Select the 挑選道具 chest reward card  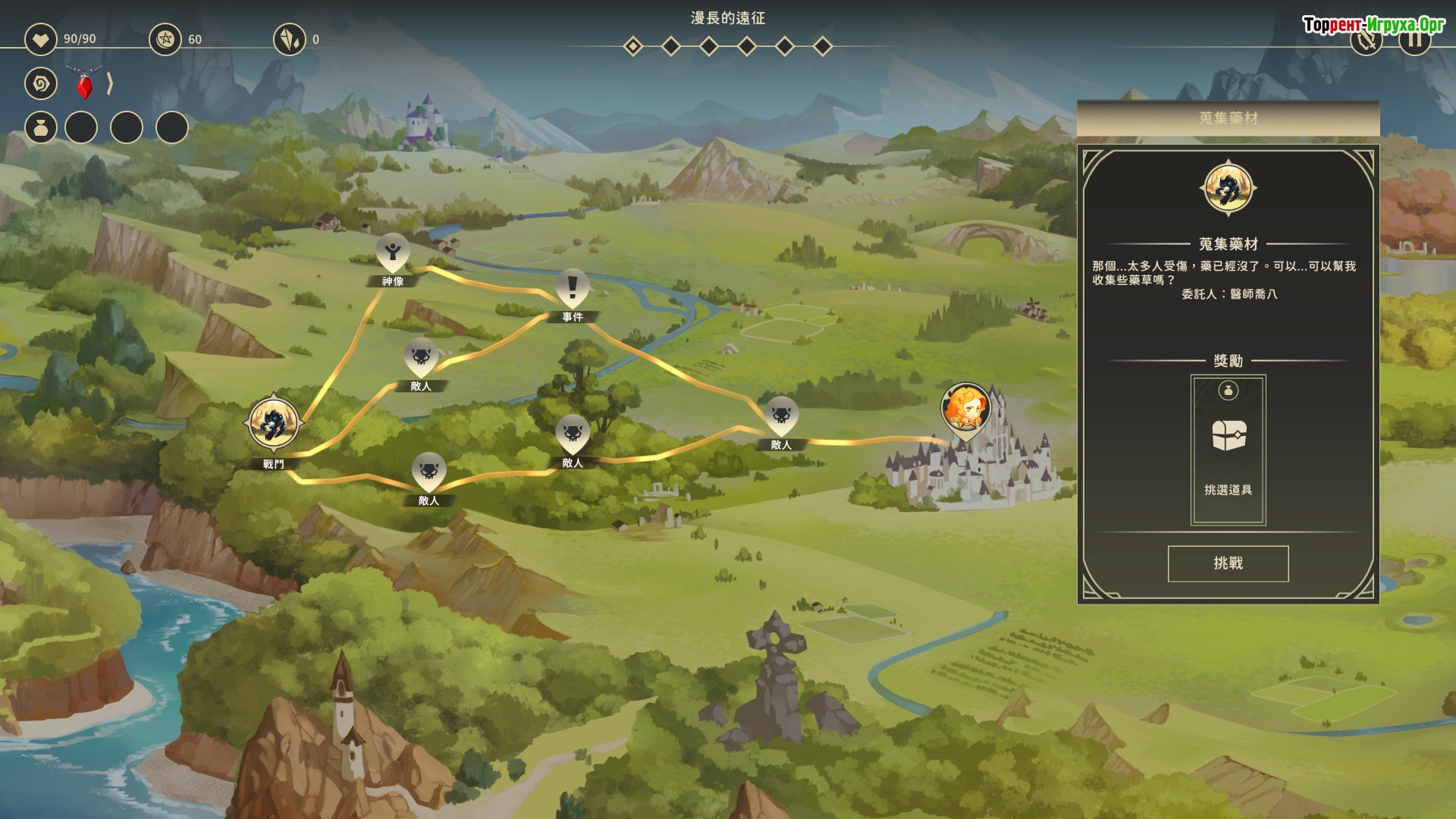[1228, 450]
